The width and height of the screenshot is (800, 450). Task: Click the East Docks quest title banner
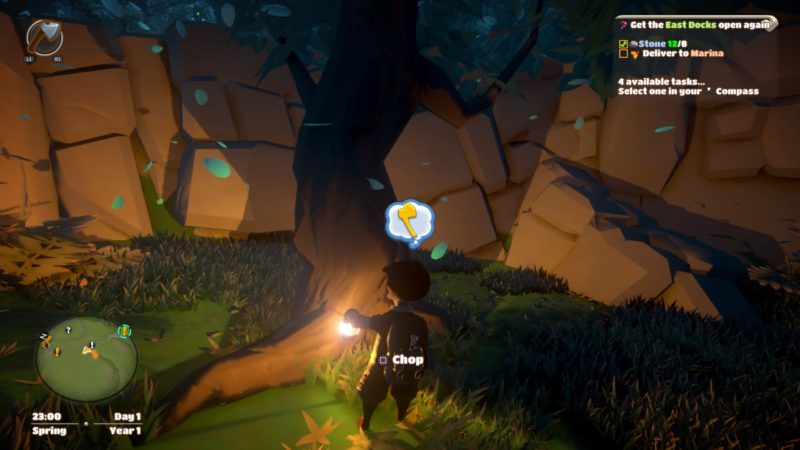[x=694, y=24]
